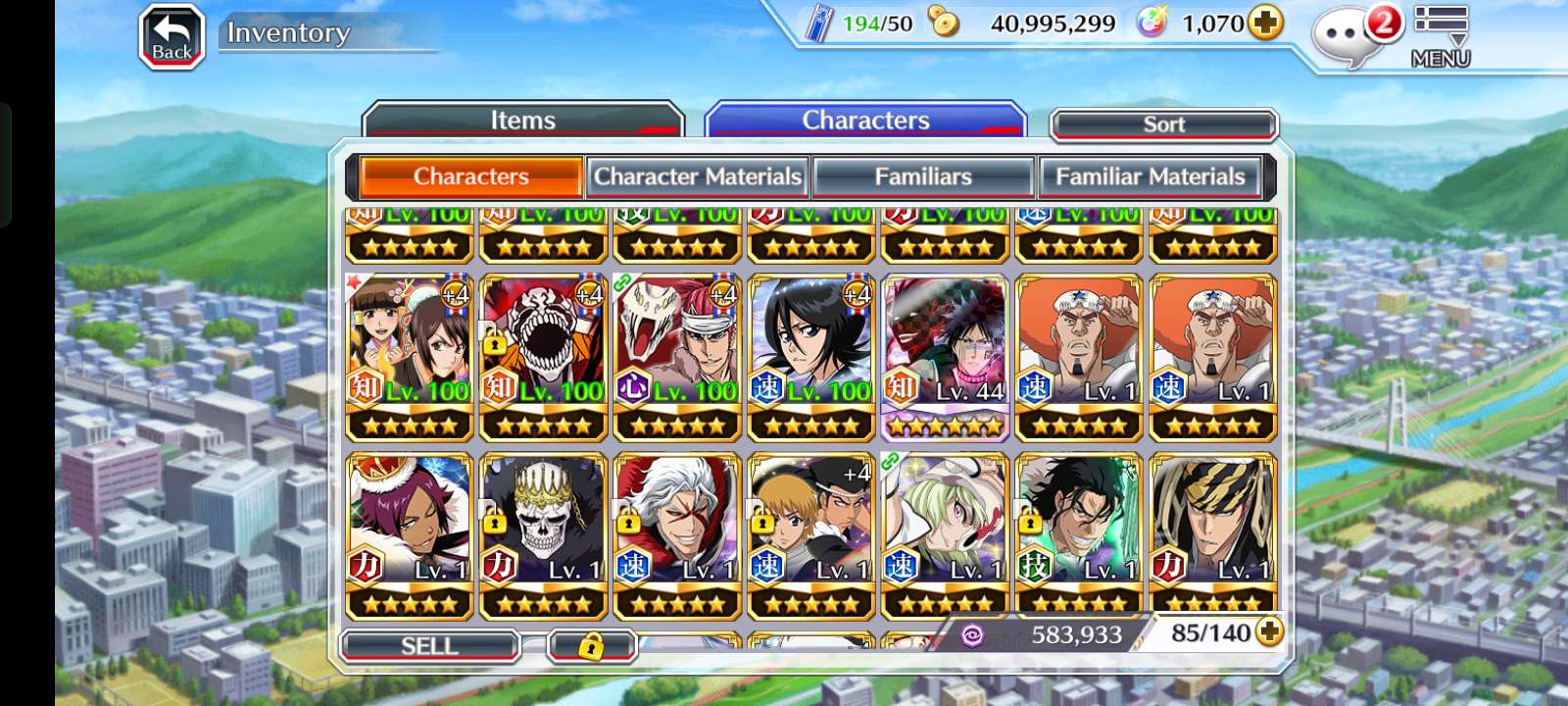Tap the SELL button
Viewport: 1568px width, 706px height.
[x=429, y=645]
